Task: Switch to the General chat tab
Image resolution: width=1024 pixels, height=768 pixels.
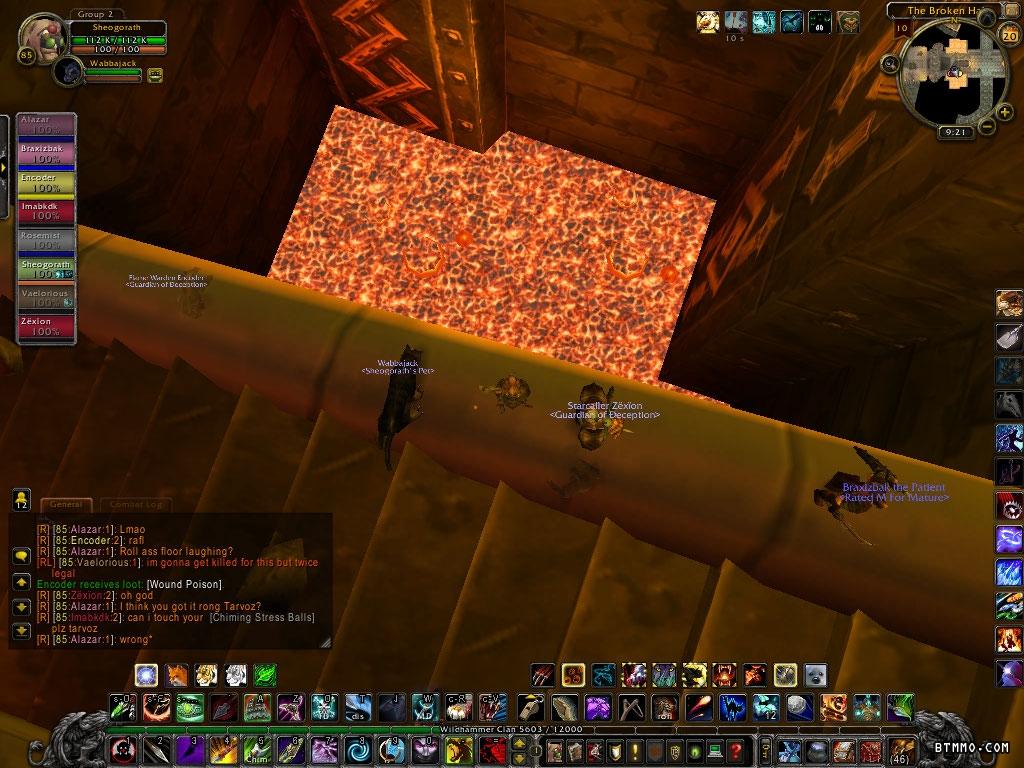Action: coord(66,505)
